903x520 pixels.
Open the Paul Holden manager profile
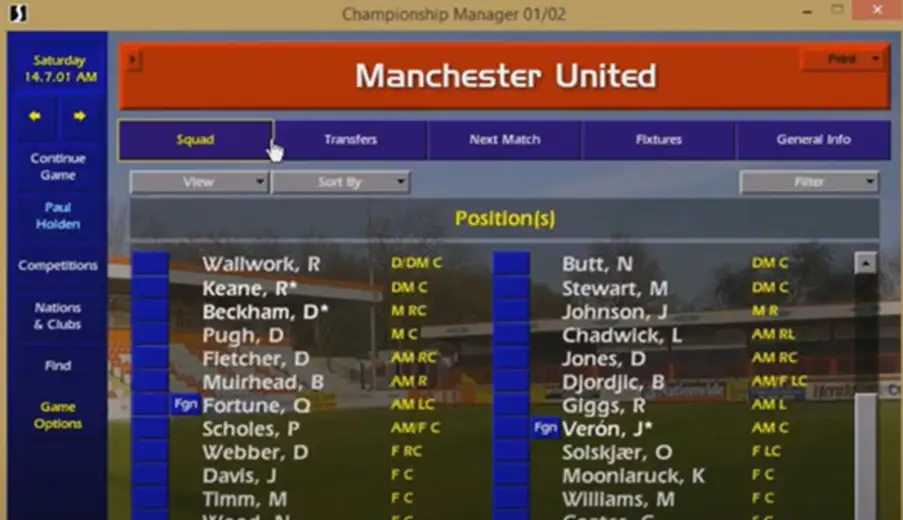pos(58,216)
